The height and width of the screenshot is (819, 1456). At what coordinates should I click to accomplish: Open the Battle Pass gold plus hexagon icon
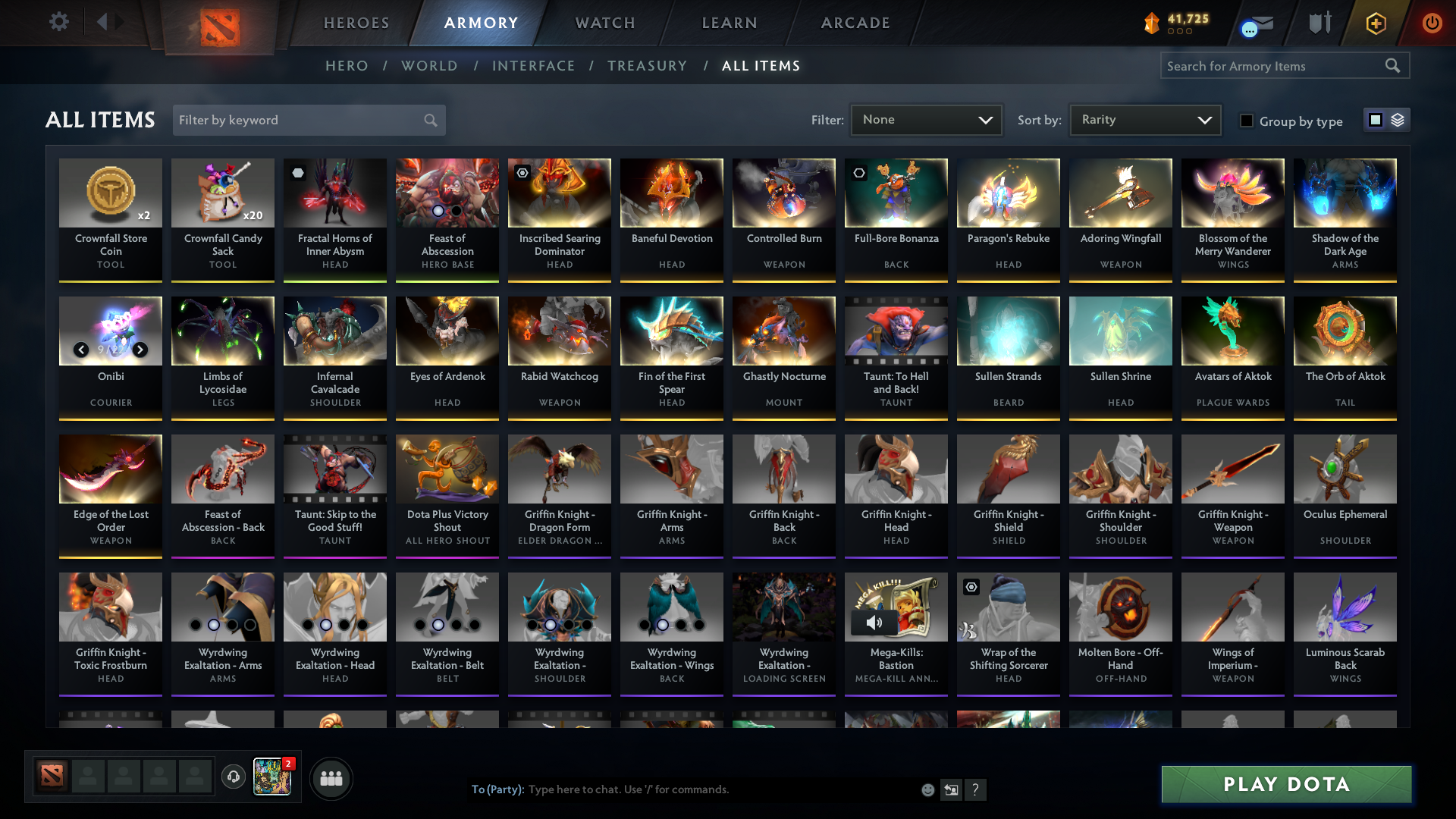(x=1375, y=24)
